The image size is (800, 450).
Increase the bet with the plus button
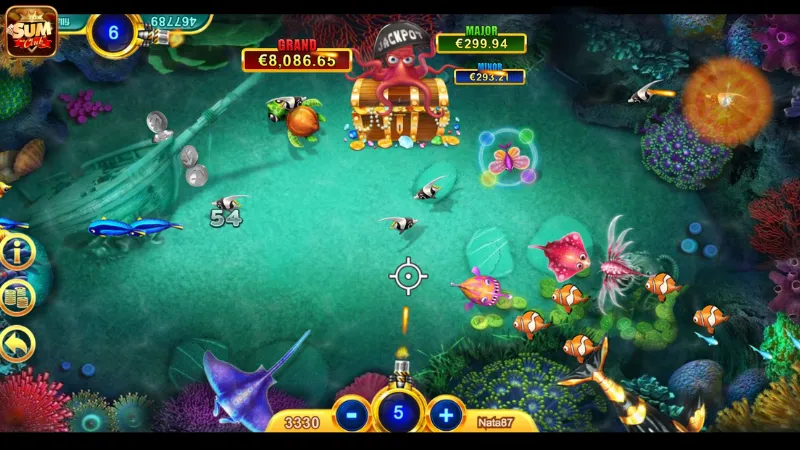tap(445, 414)
